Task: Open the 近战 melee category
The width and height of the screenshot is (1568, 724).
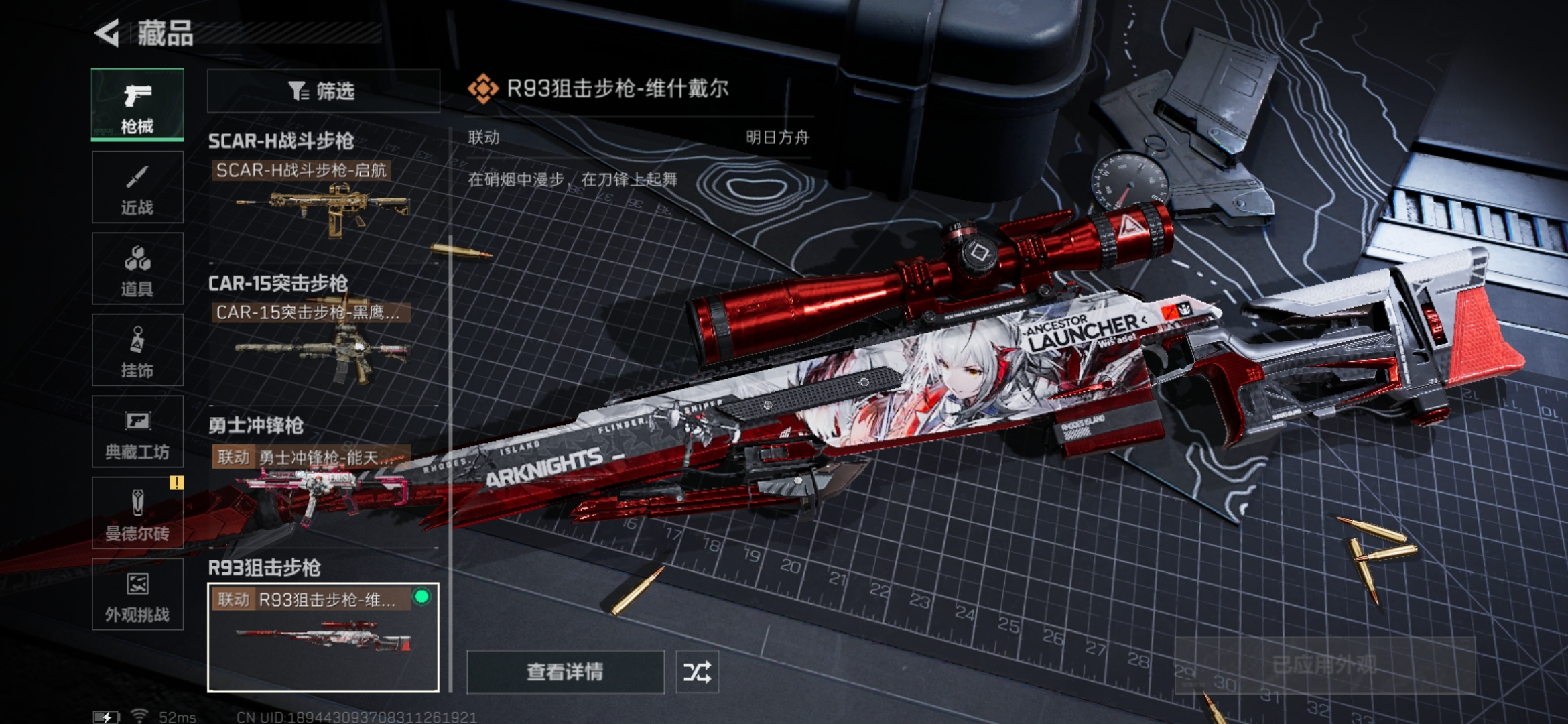Action: coord(137,187)
